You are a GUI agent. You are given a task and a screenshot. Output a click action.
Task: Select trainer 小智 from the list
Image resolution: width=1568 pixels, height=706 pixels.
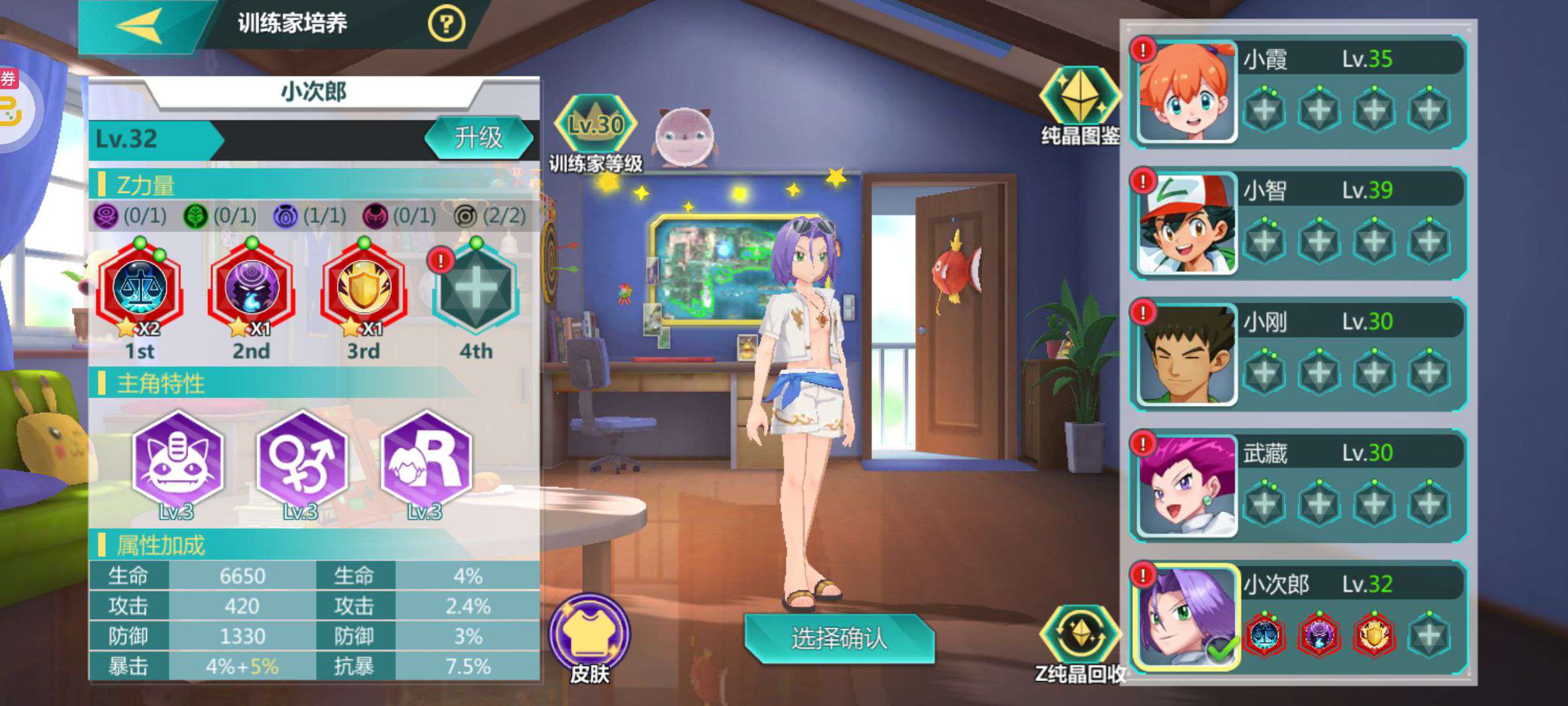tap(1187, 224)
